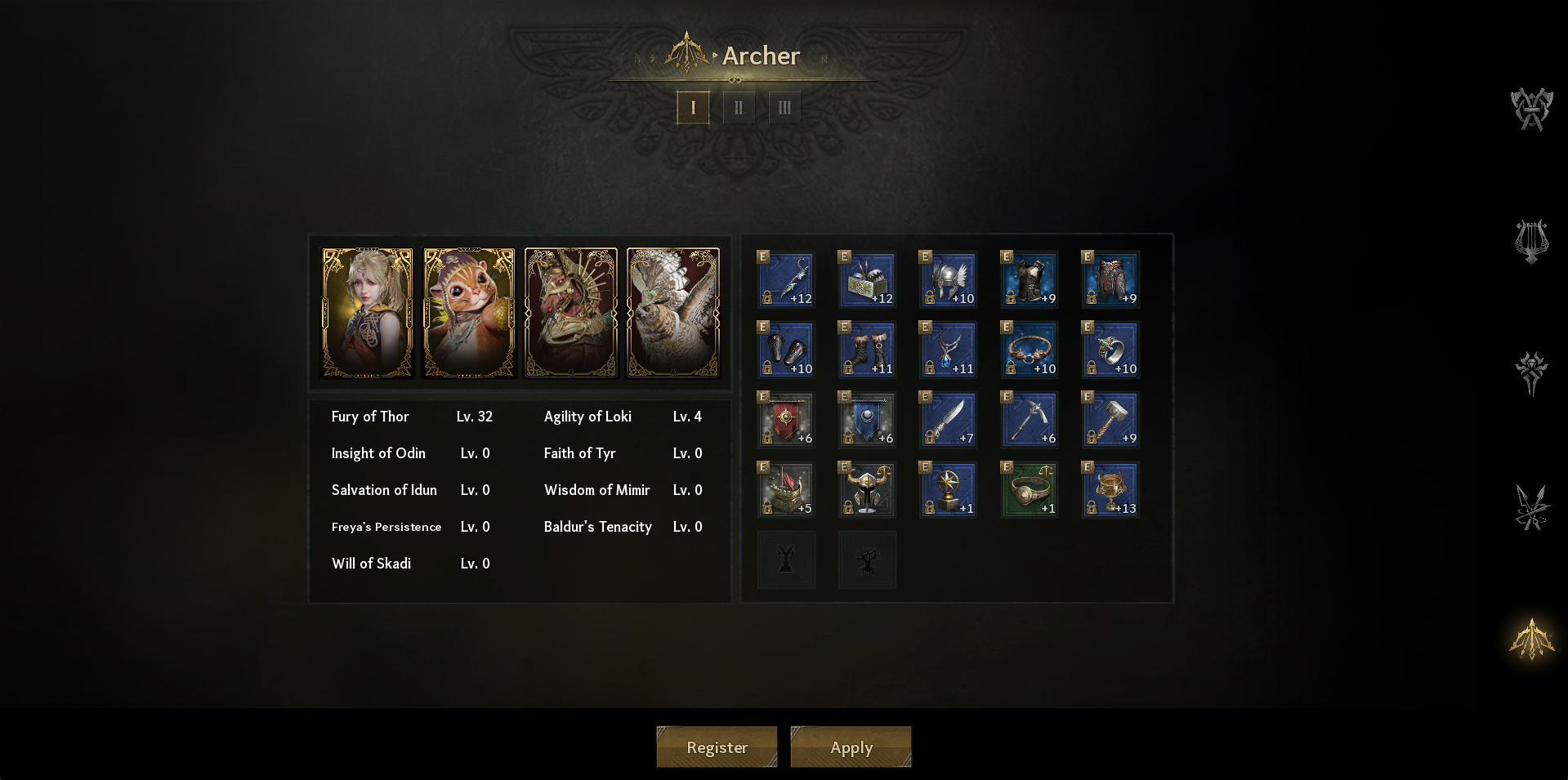Open preset tab III
This screenshot has width=1568, height=780.
784,108
